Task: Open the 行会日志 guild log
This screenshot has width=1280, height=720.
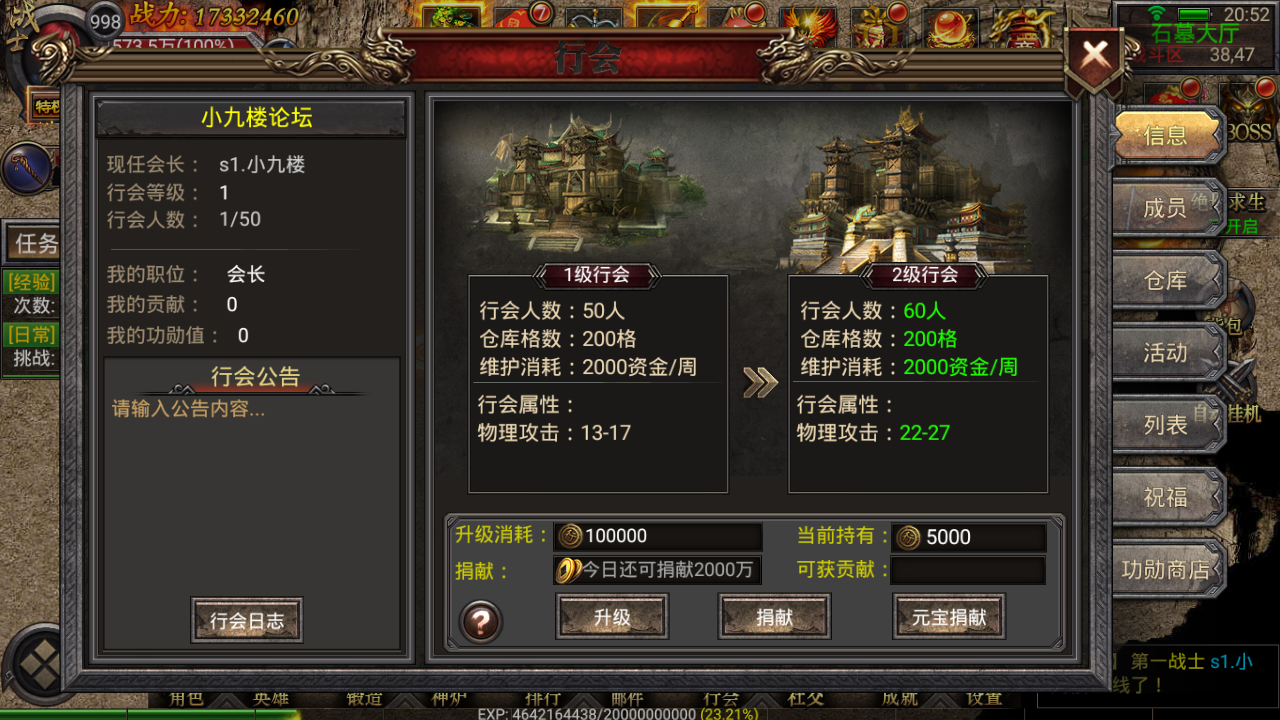Action: pos(246,620)
